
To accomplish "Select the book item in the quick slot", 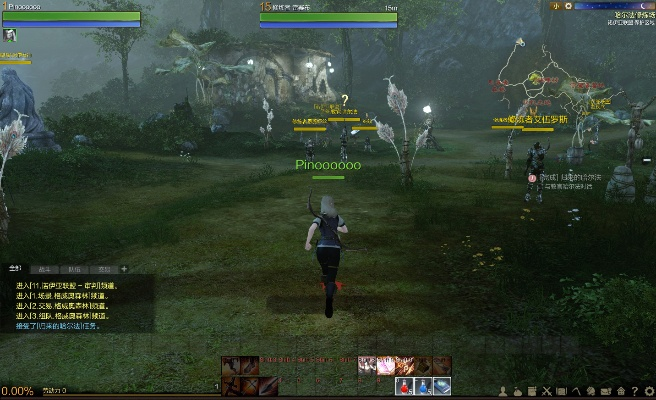I will pos(442,386).
